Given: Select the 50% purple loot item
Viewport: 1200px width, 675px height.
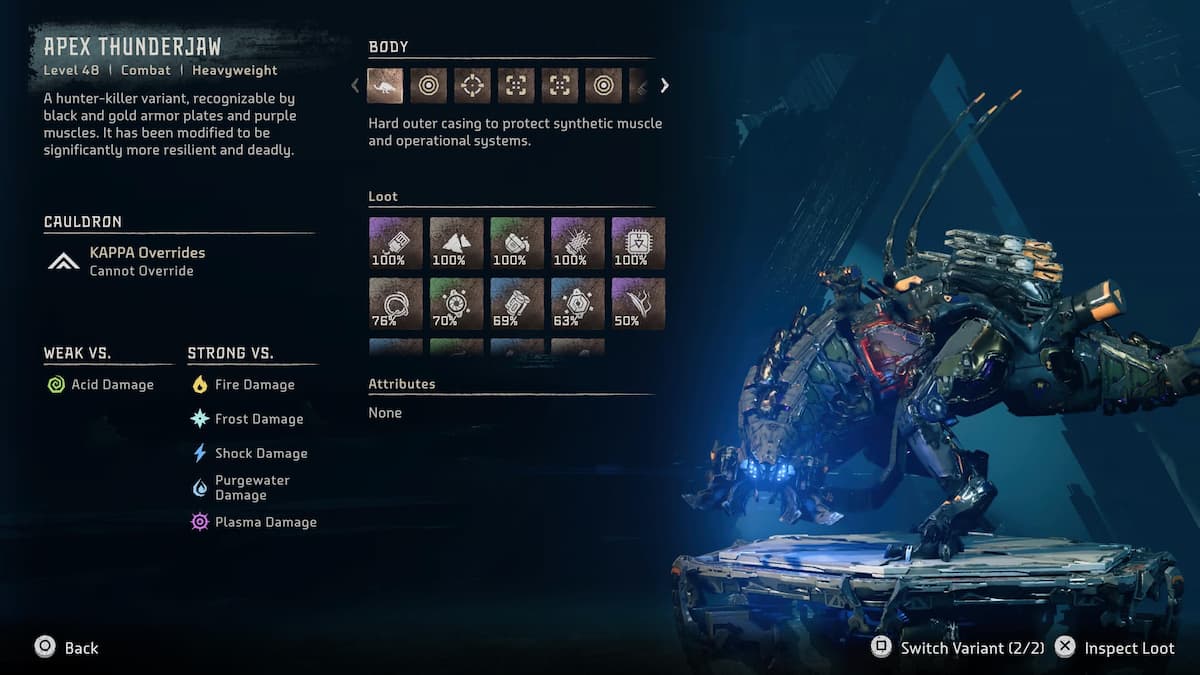Looking at the screenshot, I should (x=638, y=304).
